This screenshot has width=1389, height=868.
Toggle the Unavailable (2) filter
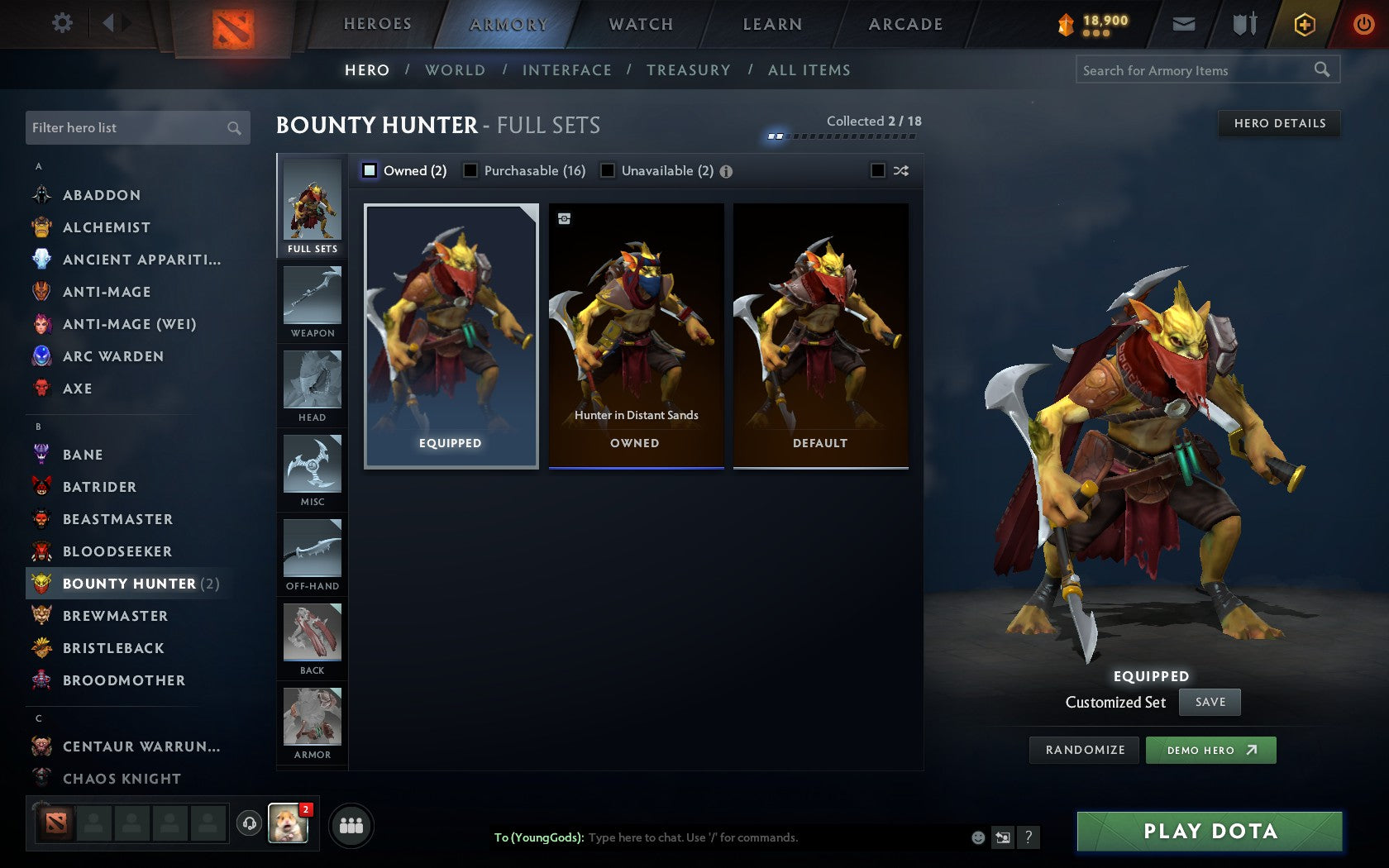[609, 170]
